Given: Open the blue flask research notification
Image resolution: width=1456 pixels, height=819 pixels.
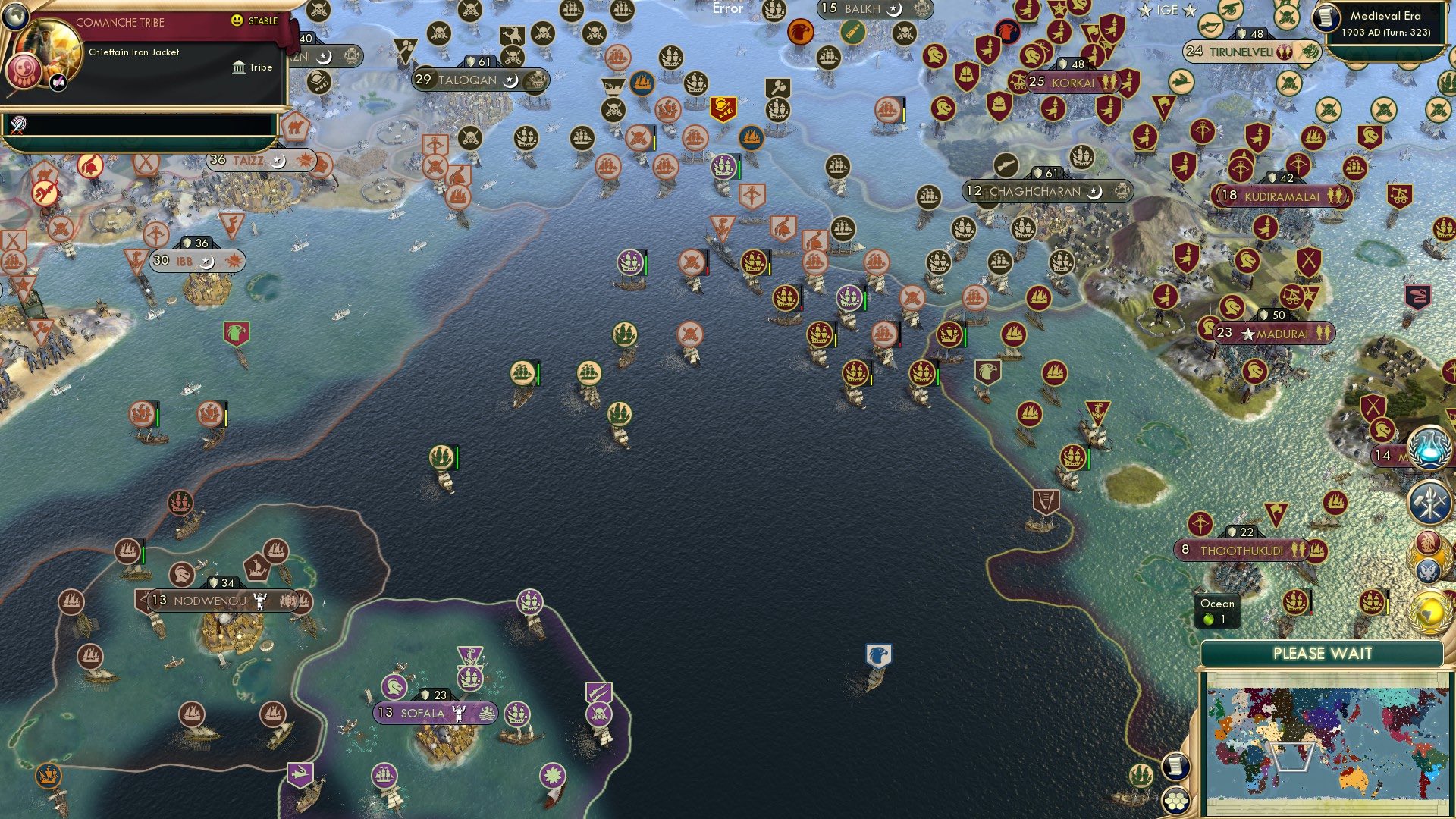Looking at the screenshot, I should coord(1427,449).
